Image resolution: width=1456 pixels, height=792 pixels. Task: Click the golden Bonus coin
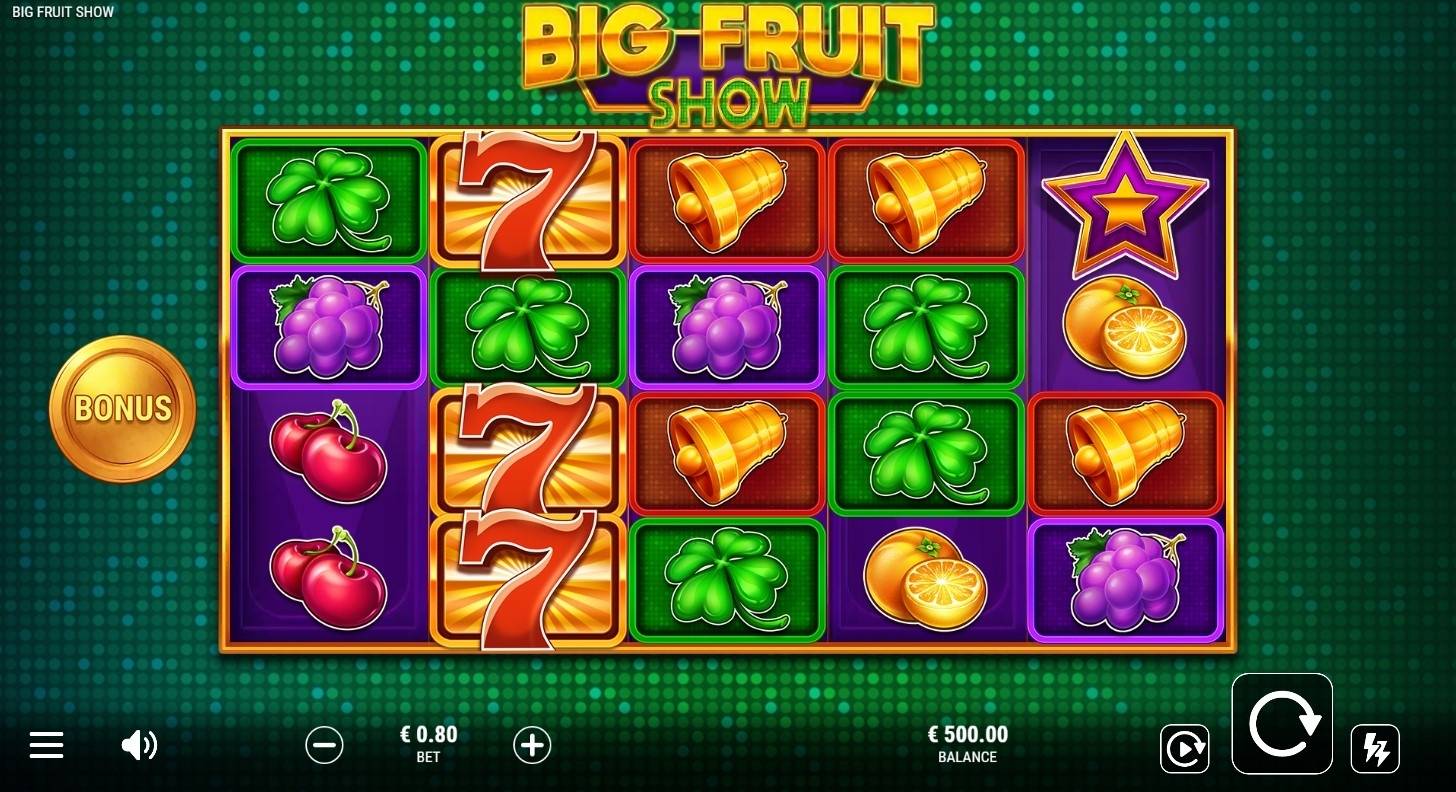click(122, 408)
